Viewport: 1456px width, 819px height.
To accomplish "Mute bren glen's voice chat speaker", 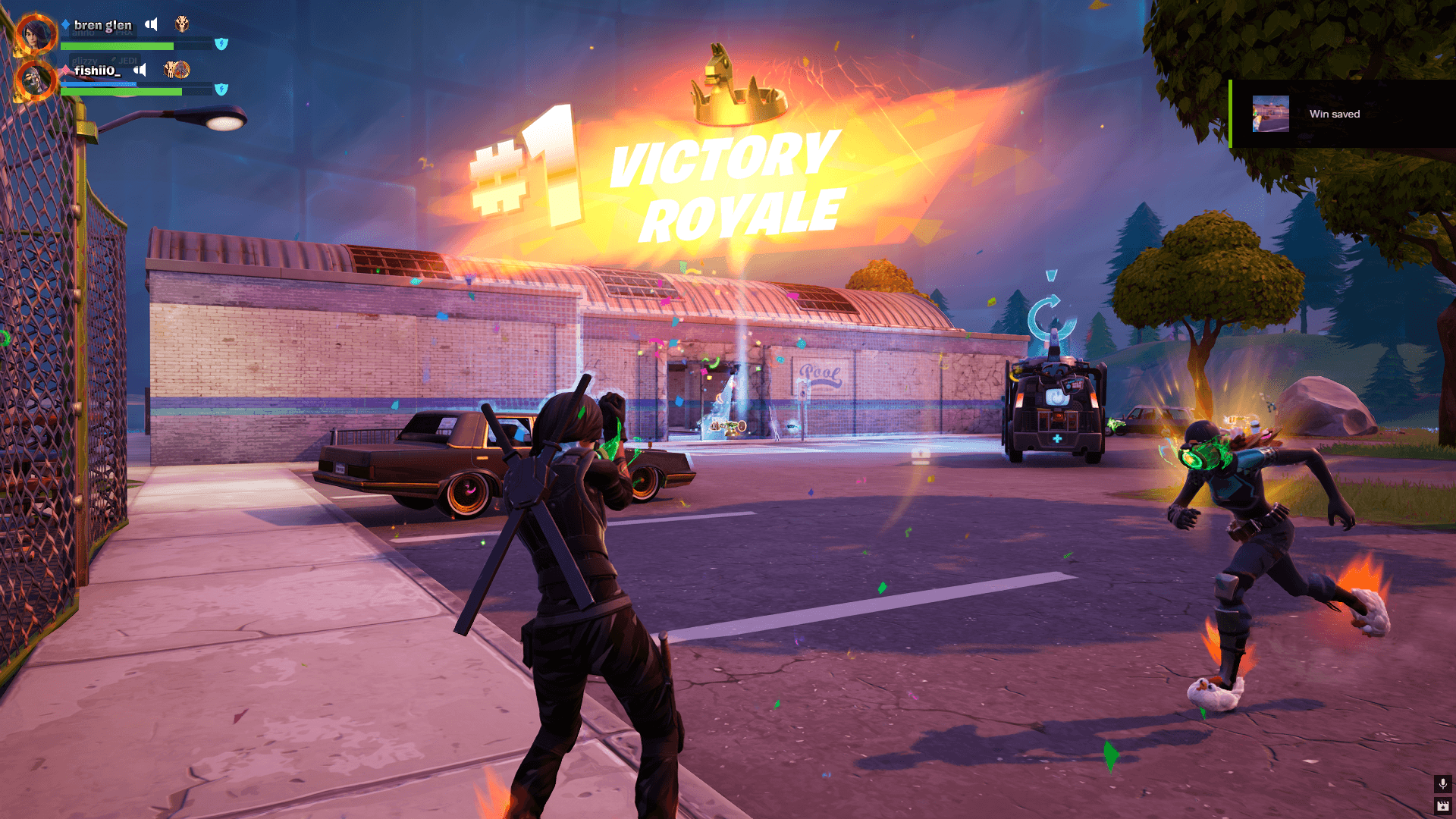I will tap(151, 24).
